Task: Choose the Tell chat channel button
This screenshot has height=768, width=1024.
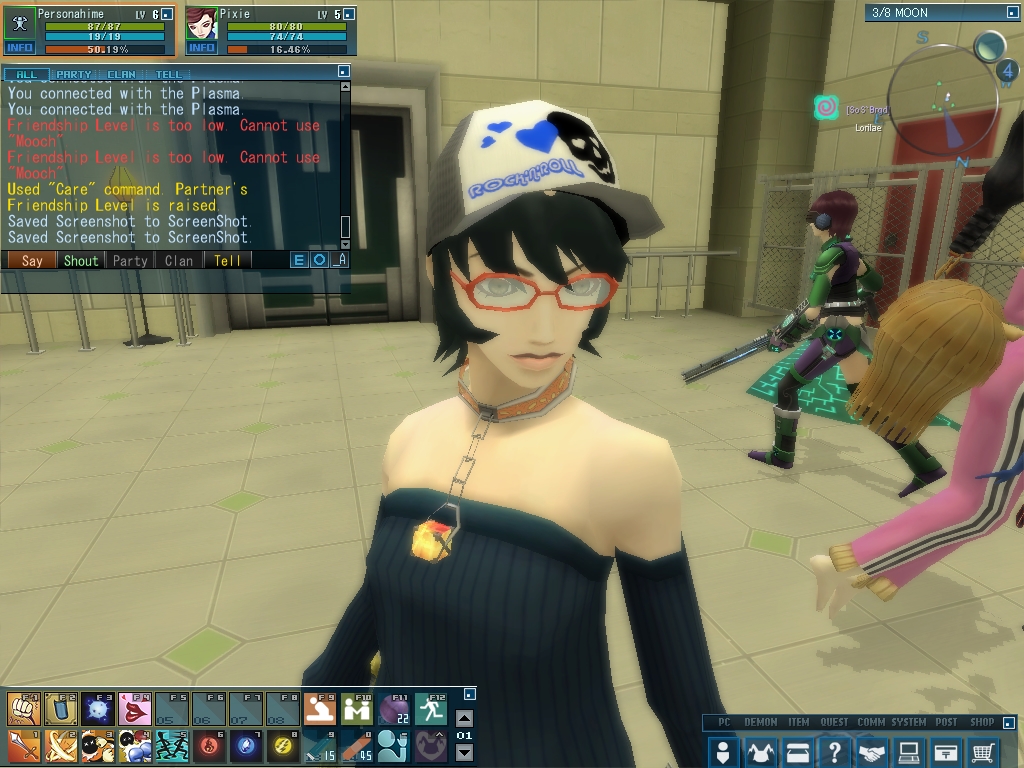Action: [228, 260]
